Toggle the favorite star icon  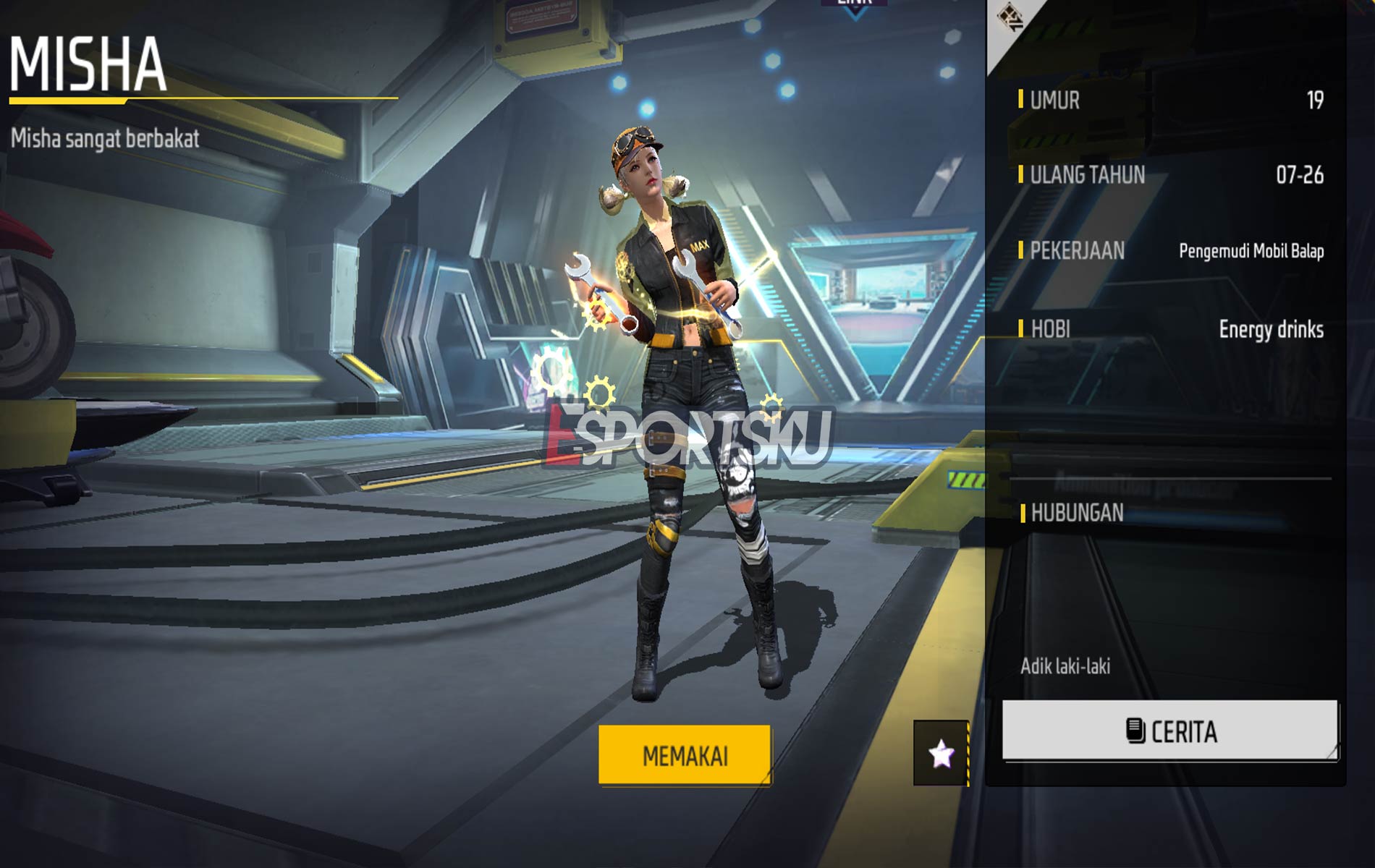pos(942,754)
